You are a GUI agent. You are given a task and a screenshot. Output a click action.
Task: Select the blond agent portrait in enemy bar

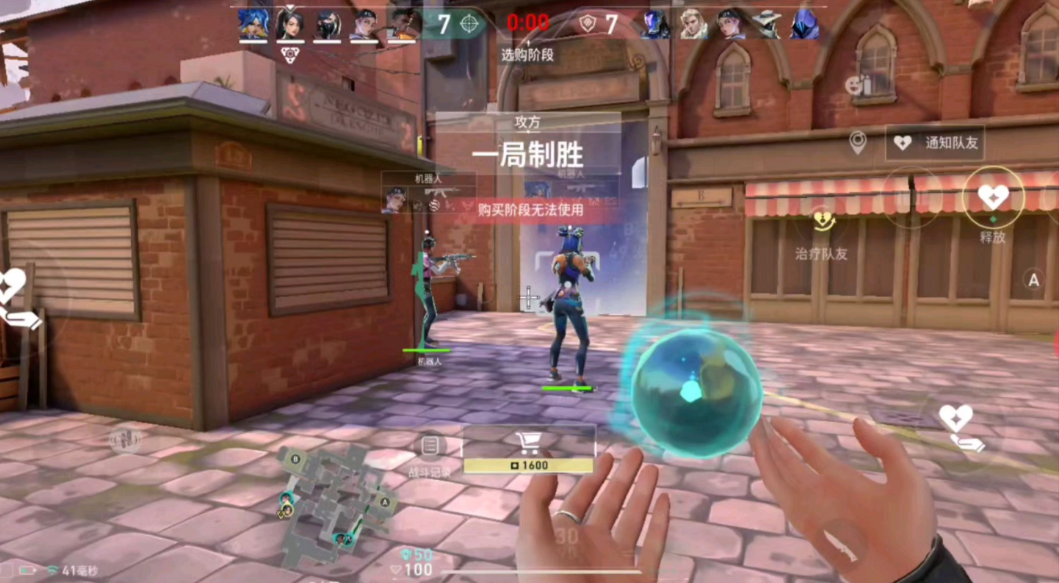(x=693, y=23)
